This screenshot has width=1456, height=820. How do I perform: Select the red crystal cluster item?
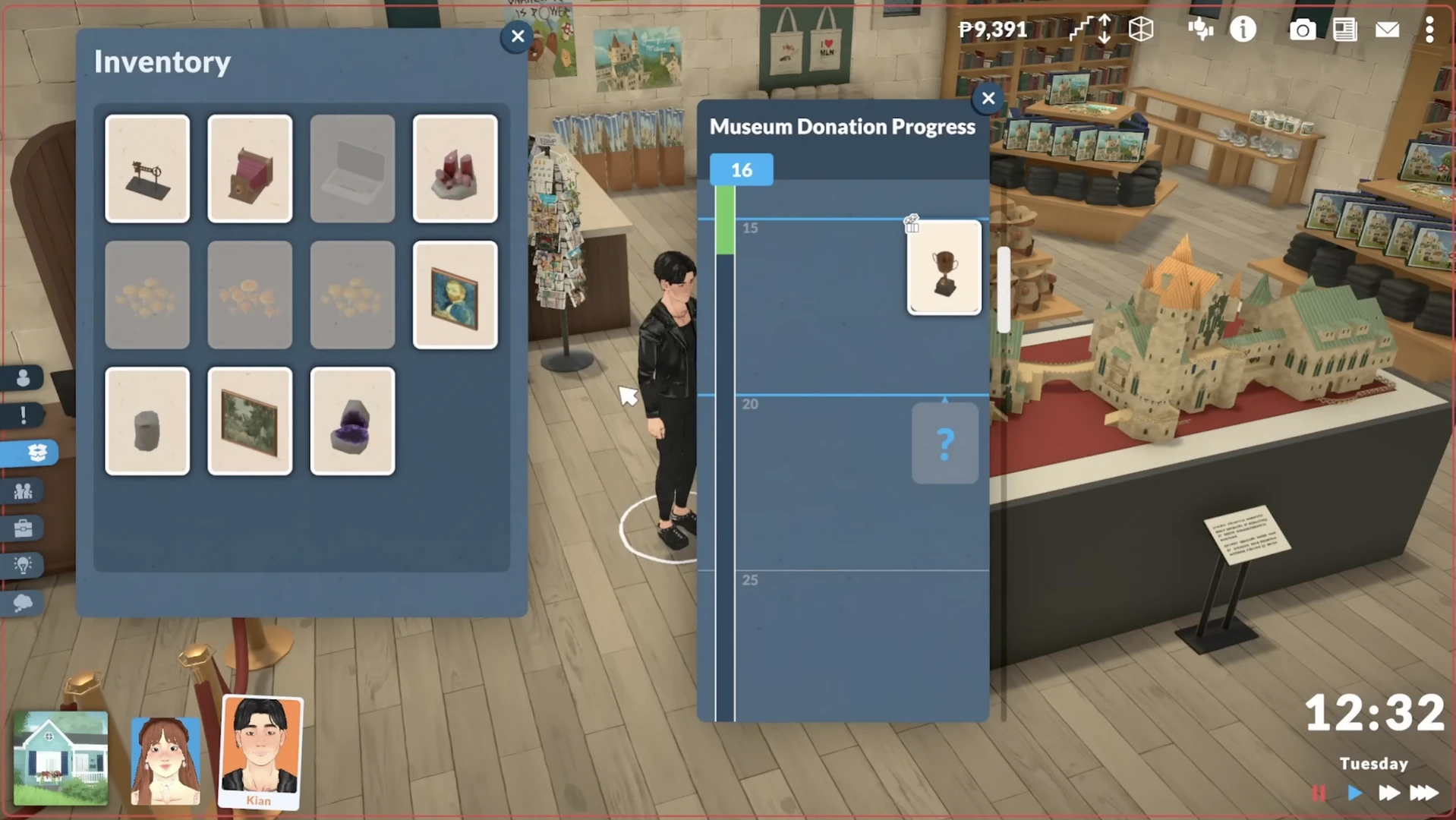tap(455, 169)
